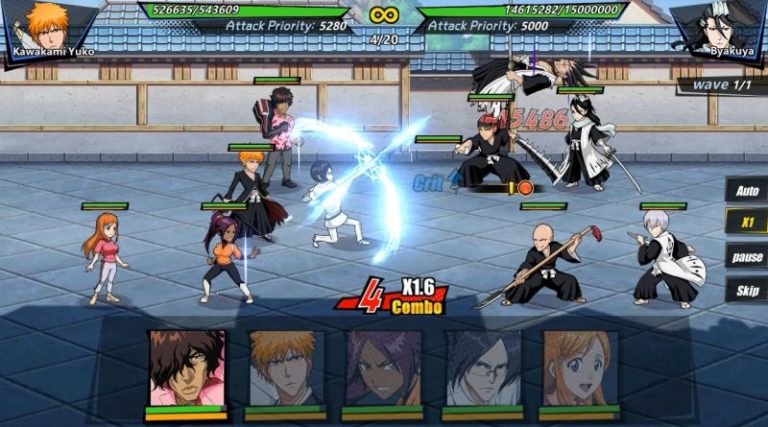Viewport: 768px width, 427px height.
Task: Activate the curly brown-haired hero skill portrait
Action: 187,368
